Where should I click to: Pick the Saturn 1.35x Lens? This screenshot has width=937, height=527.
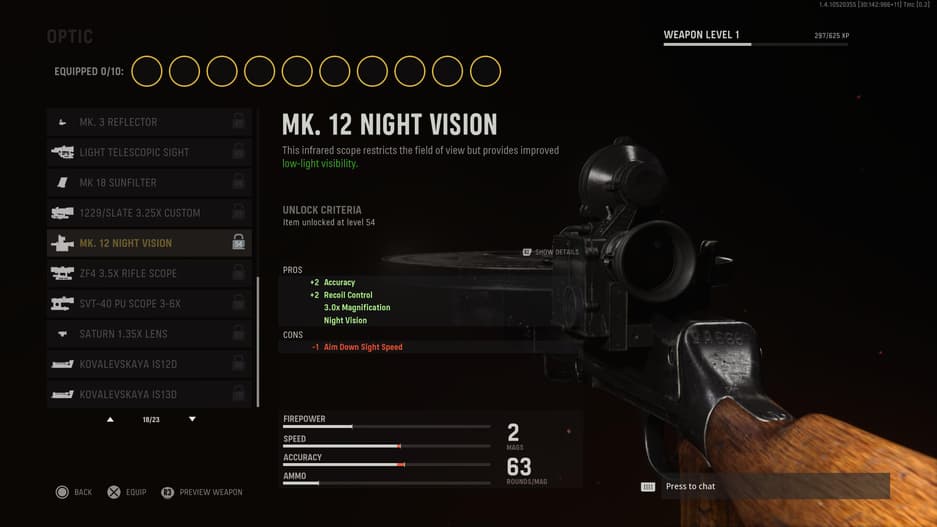pyautogui.click(x=148, y=334)
